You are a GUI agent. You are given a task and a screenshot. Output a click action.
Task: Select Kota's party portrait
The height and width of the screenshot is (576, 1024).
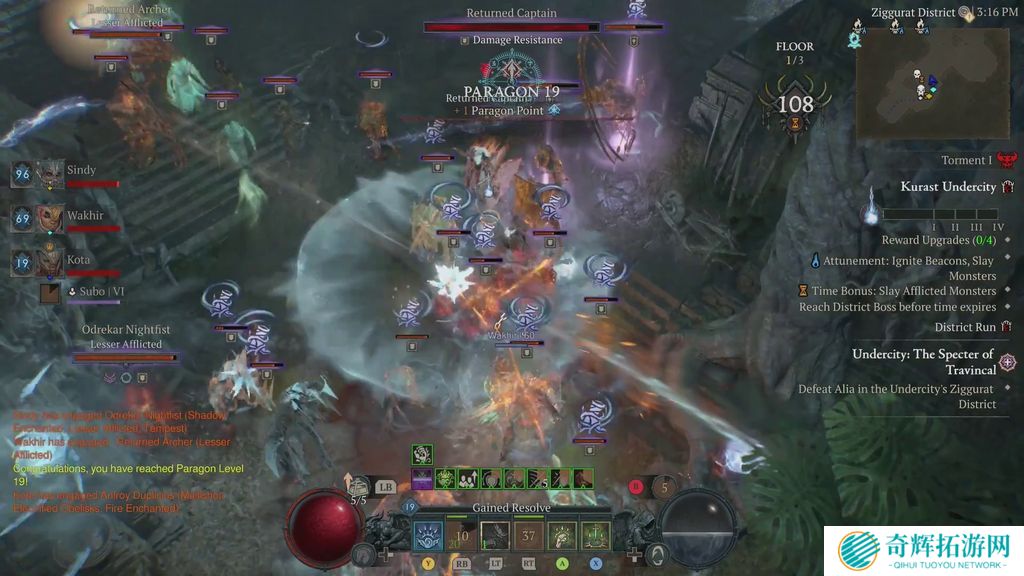point(50,262)
